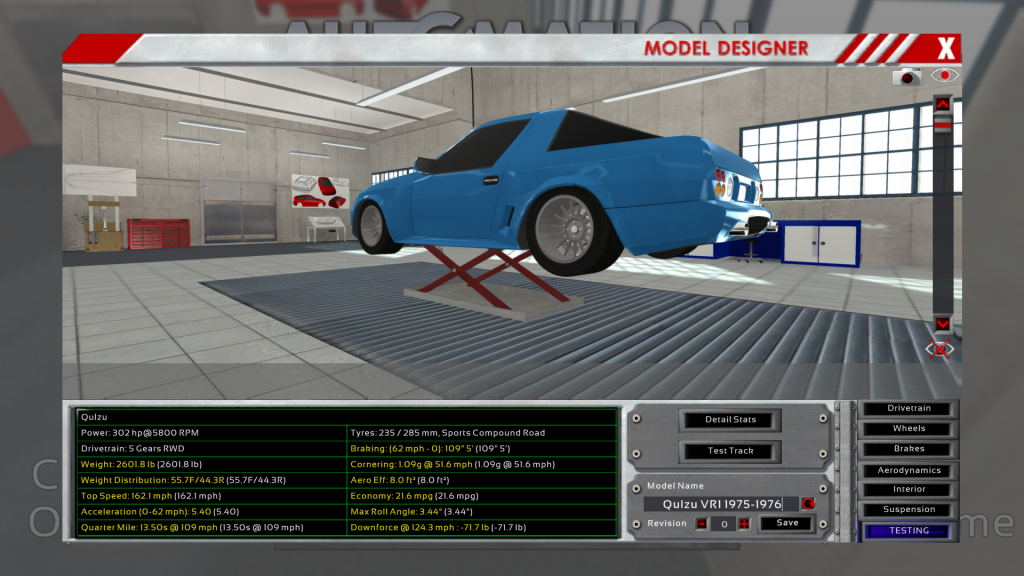Toggle the red eye view icon
The width and height of the screenshot is (1024, 576).
[944, 75]
